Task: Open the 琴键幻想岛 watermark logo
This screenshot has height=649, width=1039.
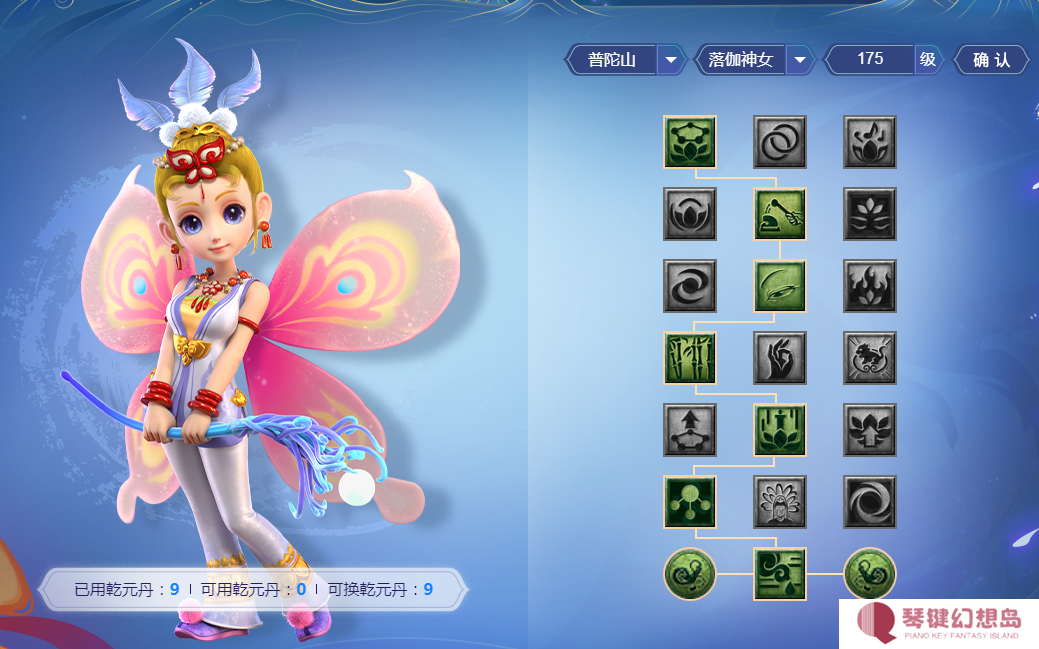Action: (x=938, y=623)
